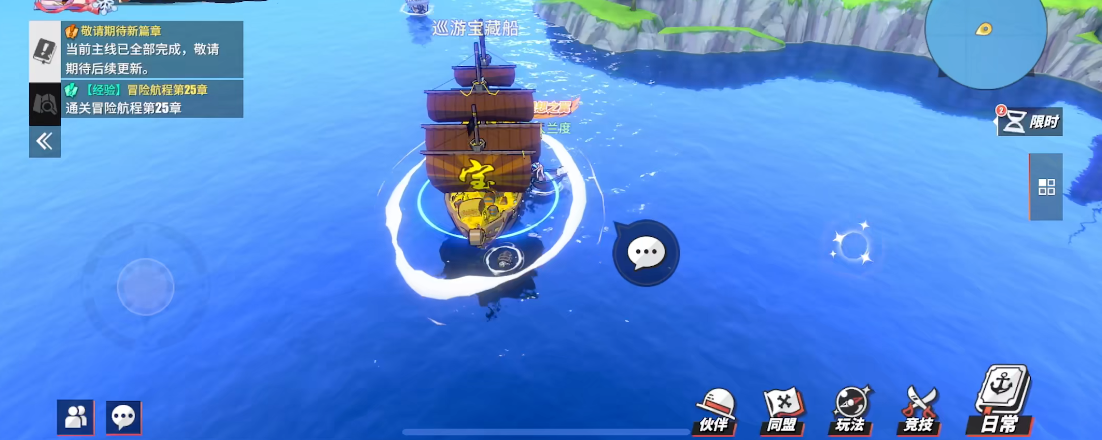The image size is (1102, 440).
Task: Select the 敬请期待新篇章 main quest entry
Action: (152, 51)
